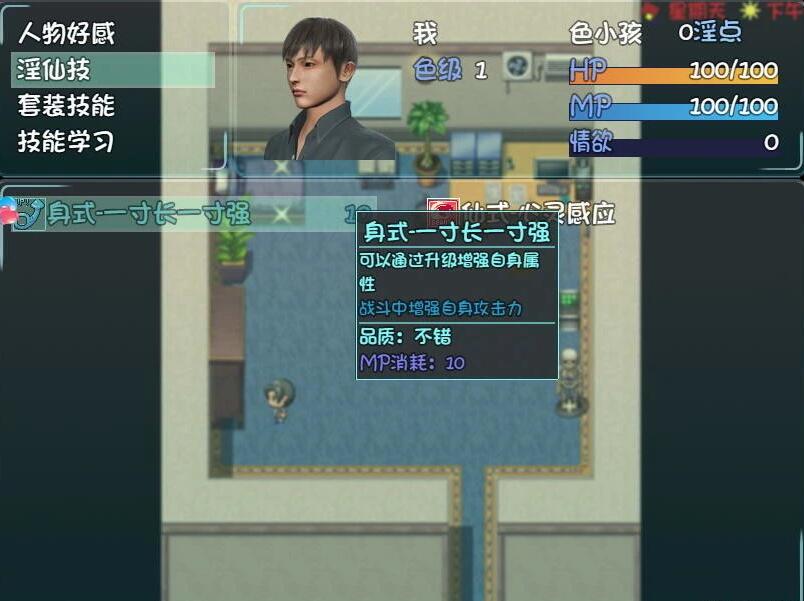Open the 人物好感 menu entry
Screen dimensions: 804x601
tap(66, 33)
